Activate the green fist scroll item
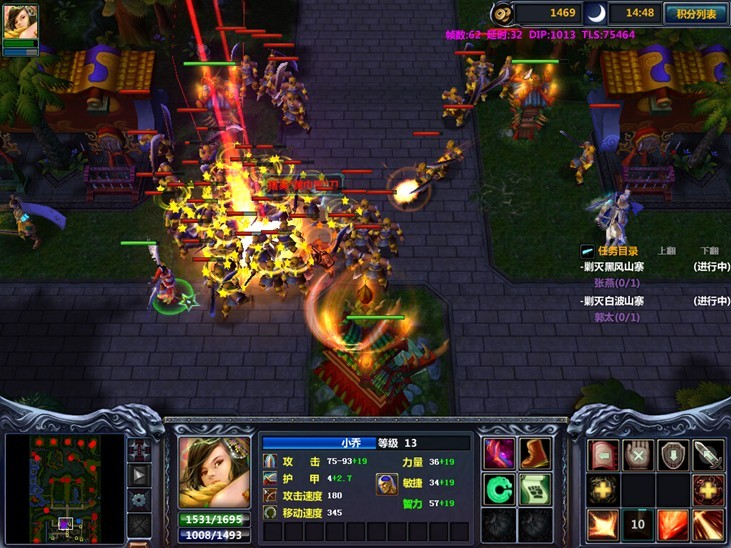Image resolution: width=731 pixels, height=548 pixels. tap(535, 489)
